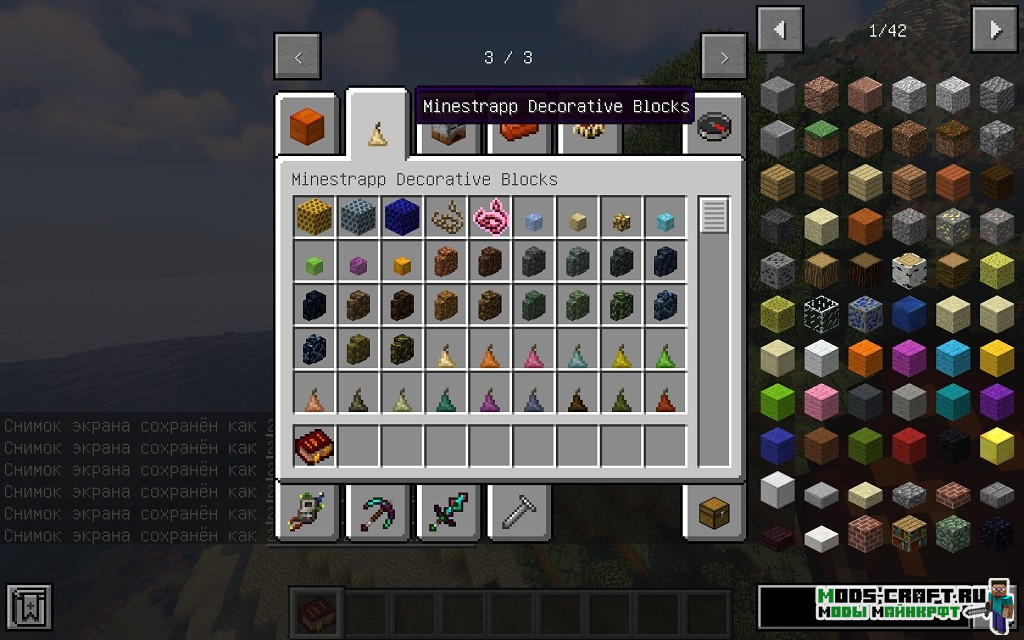The width and height of the screenshot is (1024, 640).
Task: Select the magic staff tab
Action: coord(307,514)
